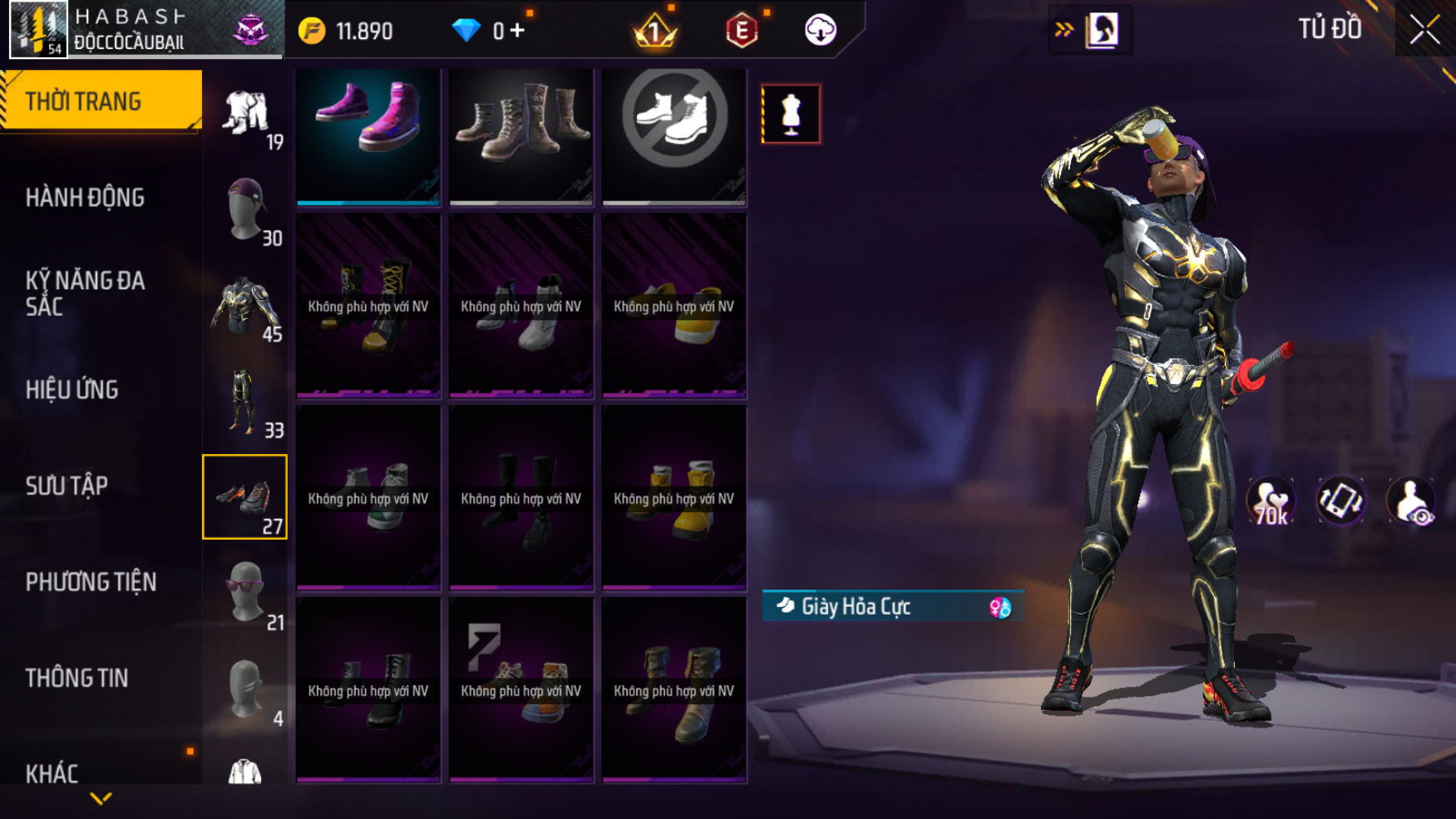Tap the 70k likes heart icon

[1271, 501]
